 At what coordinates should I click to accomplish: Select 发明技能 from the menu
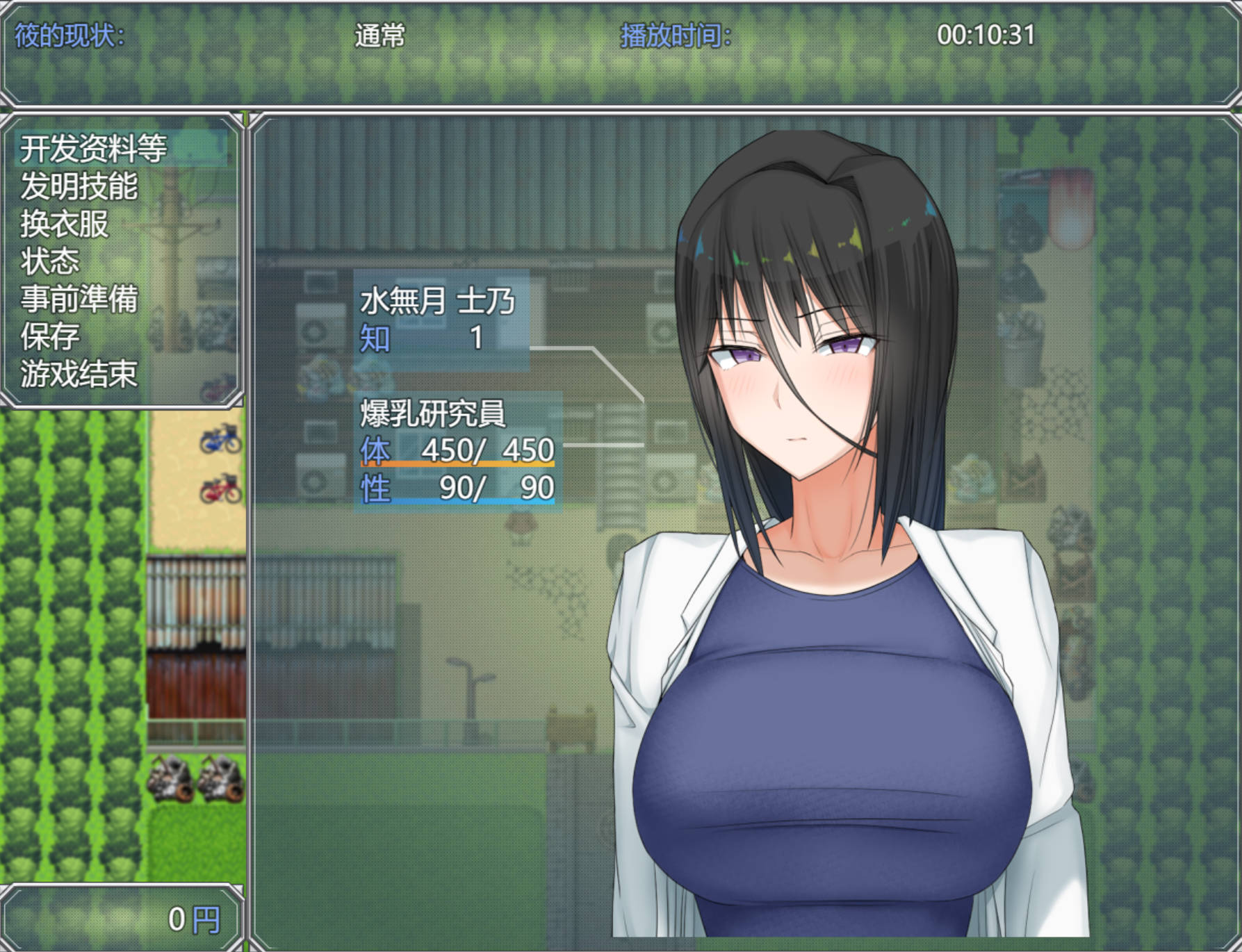[x=79, y=186]
